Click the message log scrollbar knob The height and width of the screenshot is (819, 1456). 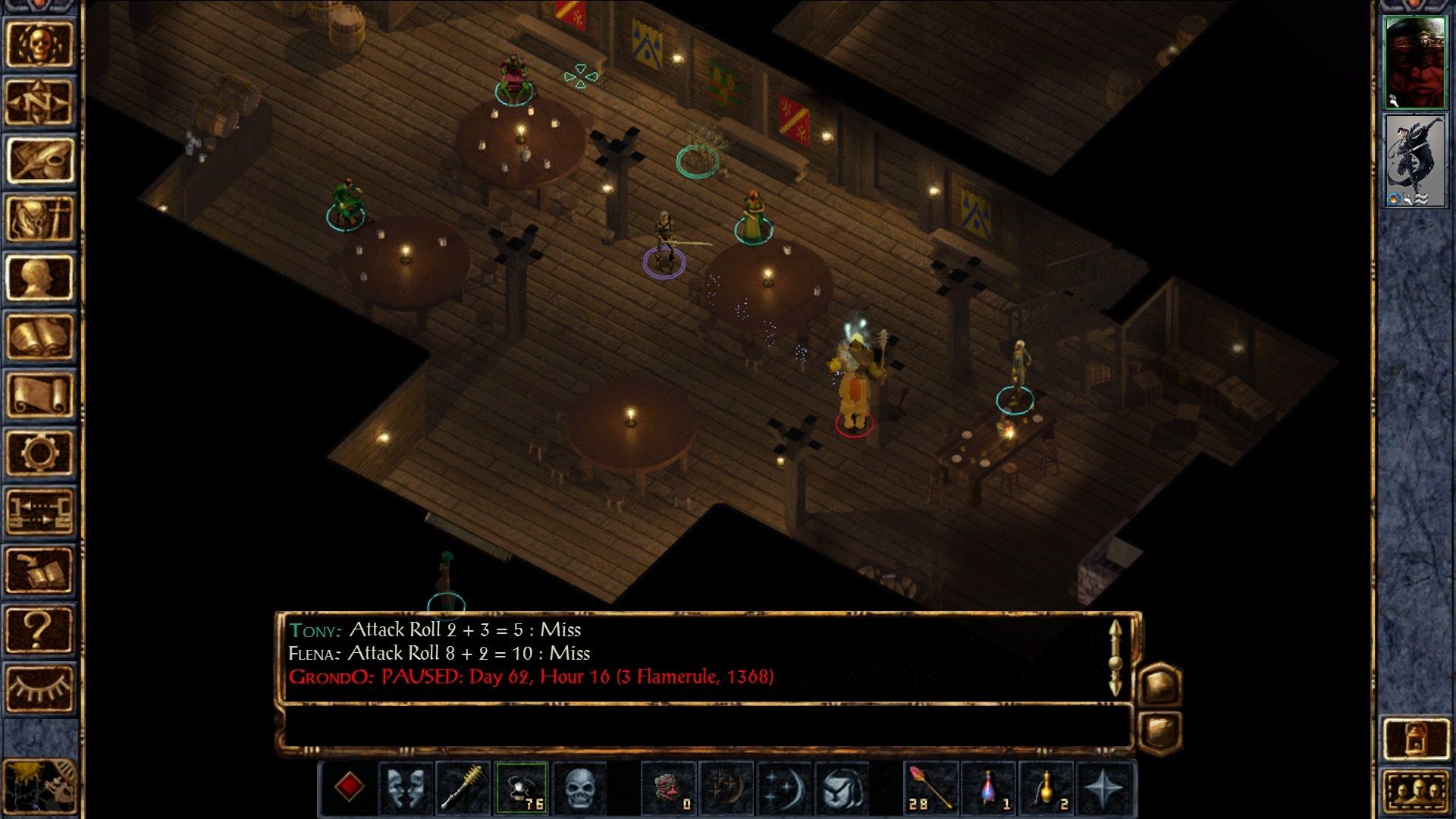tap(1116, 664)
